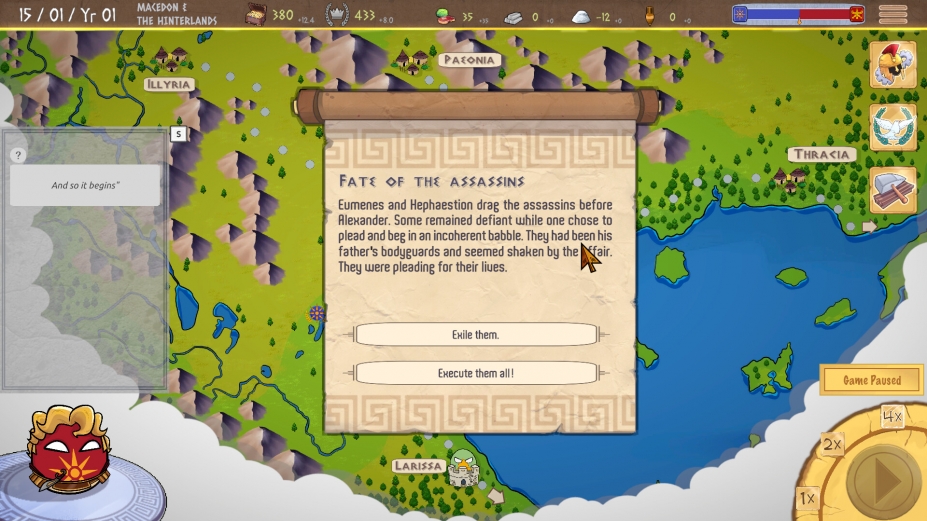Select the Larissa map label
The image size is (927, 521).
point(418,466)
